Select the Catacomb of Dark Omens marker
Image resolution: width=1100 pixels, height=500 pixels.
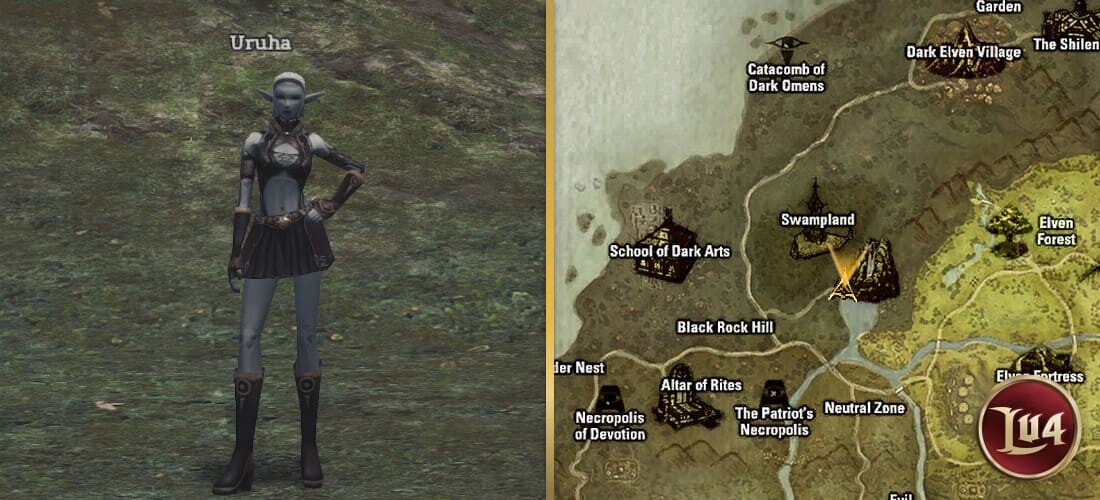(786, 44)
